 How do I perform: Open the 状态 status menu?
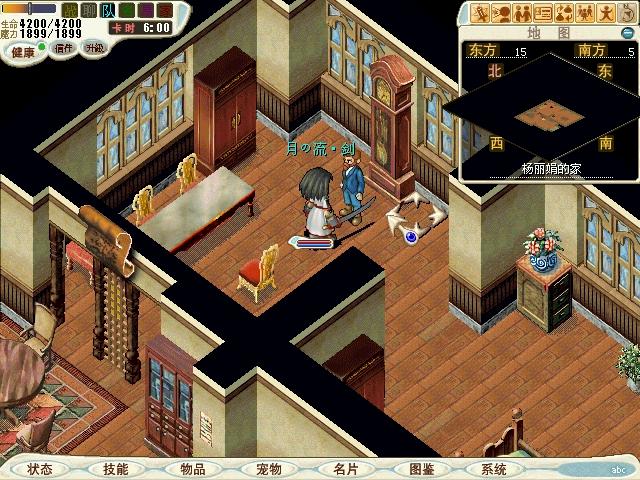tap(41, 468)
